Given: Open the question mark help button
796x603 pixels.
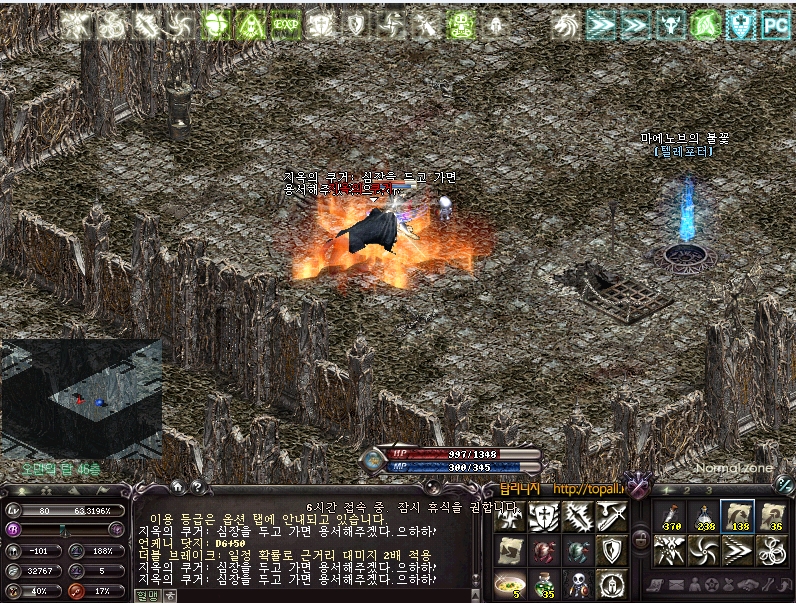Looking at the screenshot, I should tap(197, 487).
